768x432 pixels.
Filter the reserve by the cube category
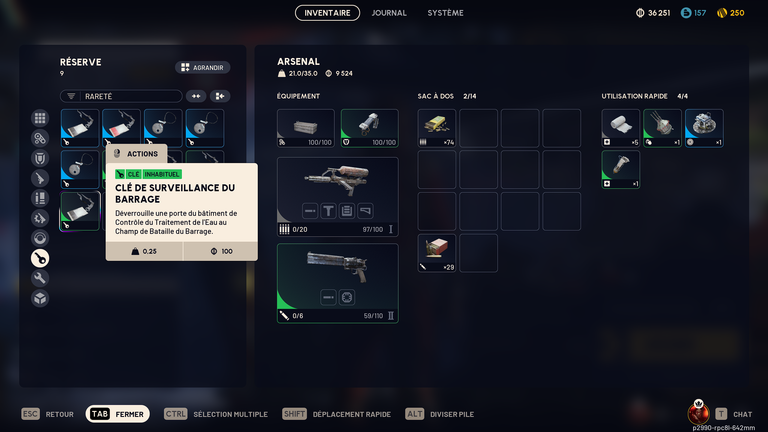pyautogui.click(x=40, y=298)
